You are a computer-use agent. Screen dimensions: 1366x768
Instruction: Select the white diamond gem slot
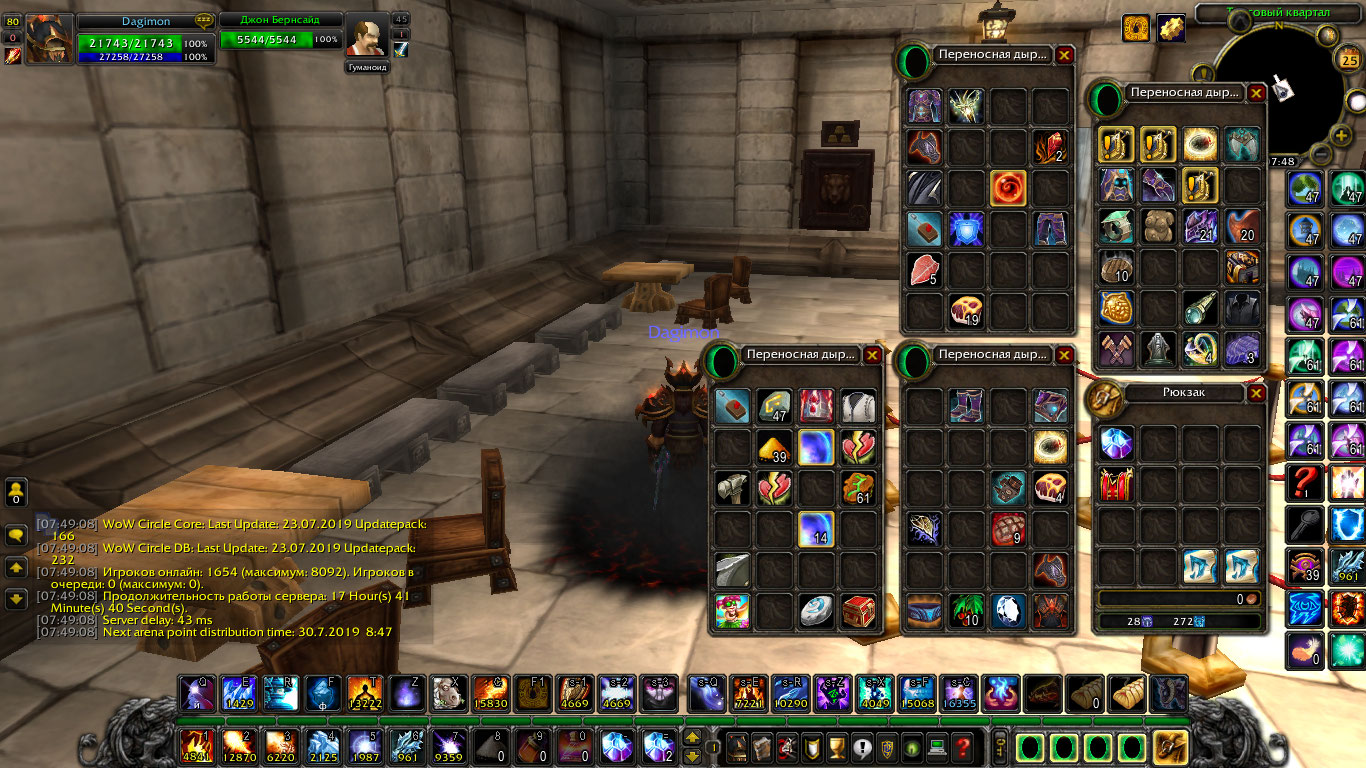pyautogui.click(x=1008, y=610)
